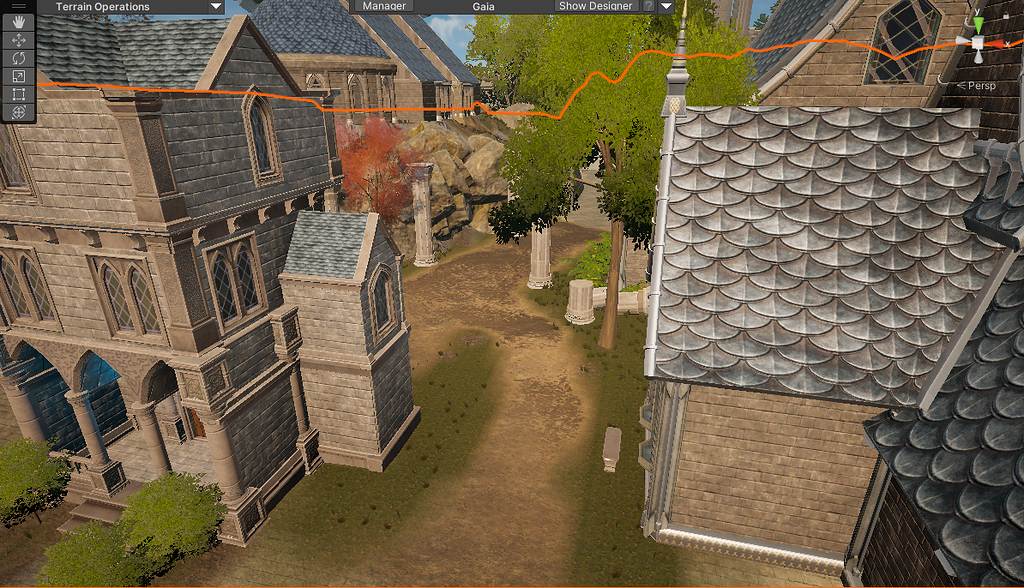Click the Show Designer button
Screen dimensions: 1024x588
click(595, 6)
